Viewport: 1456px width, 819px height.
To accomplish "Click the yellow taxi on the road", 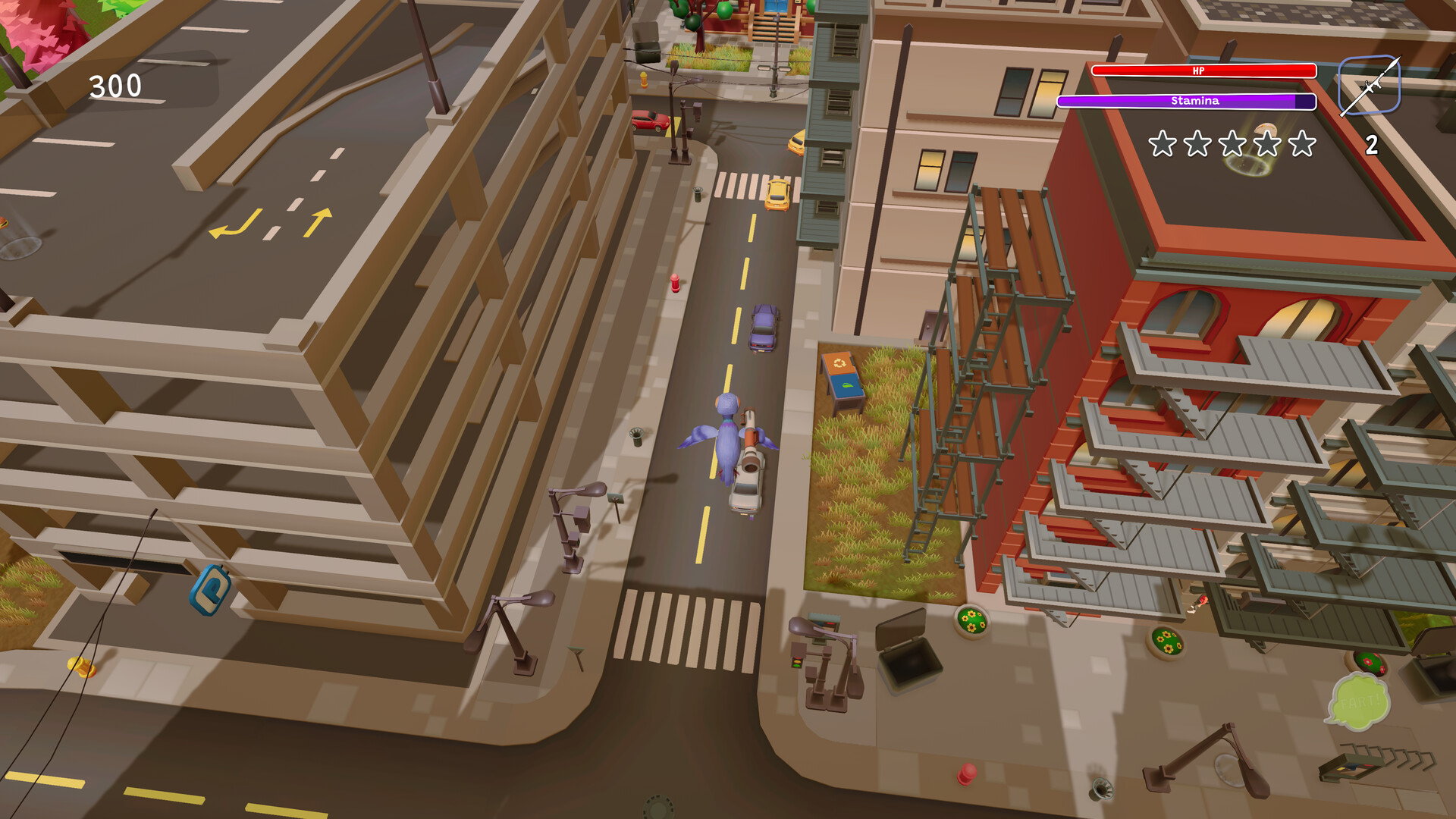I will pos(777,195).
